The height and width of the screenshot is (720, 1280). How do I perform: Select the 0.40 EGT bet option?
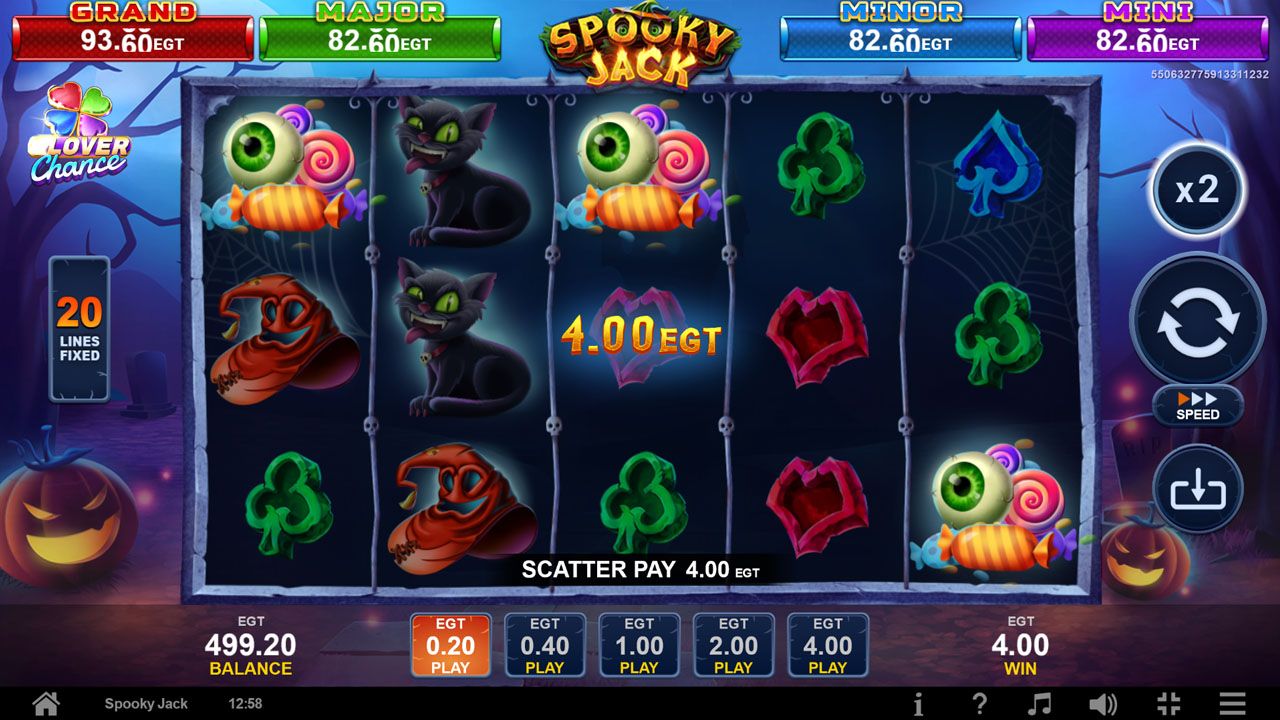click(x=544, y=644)
